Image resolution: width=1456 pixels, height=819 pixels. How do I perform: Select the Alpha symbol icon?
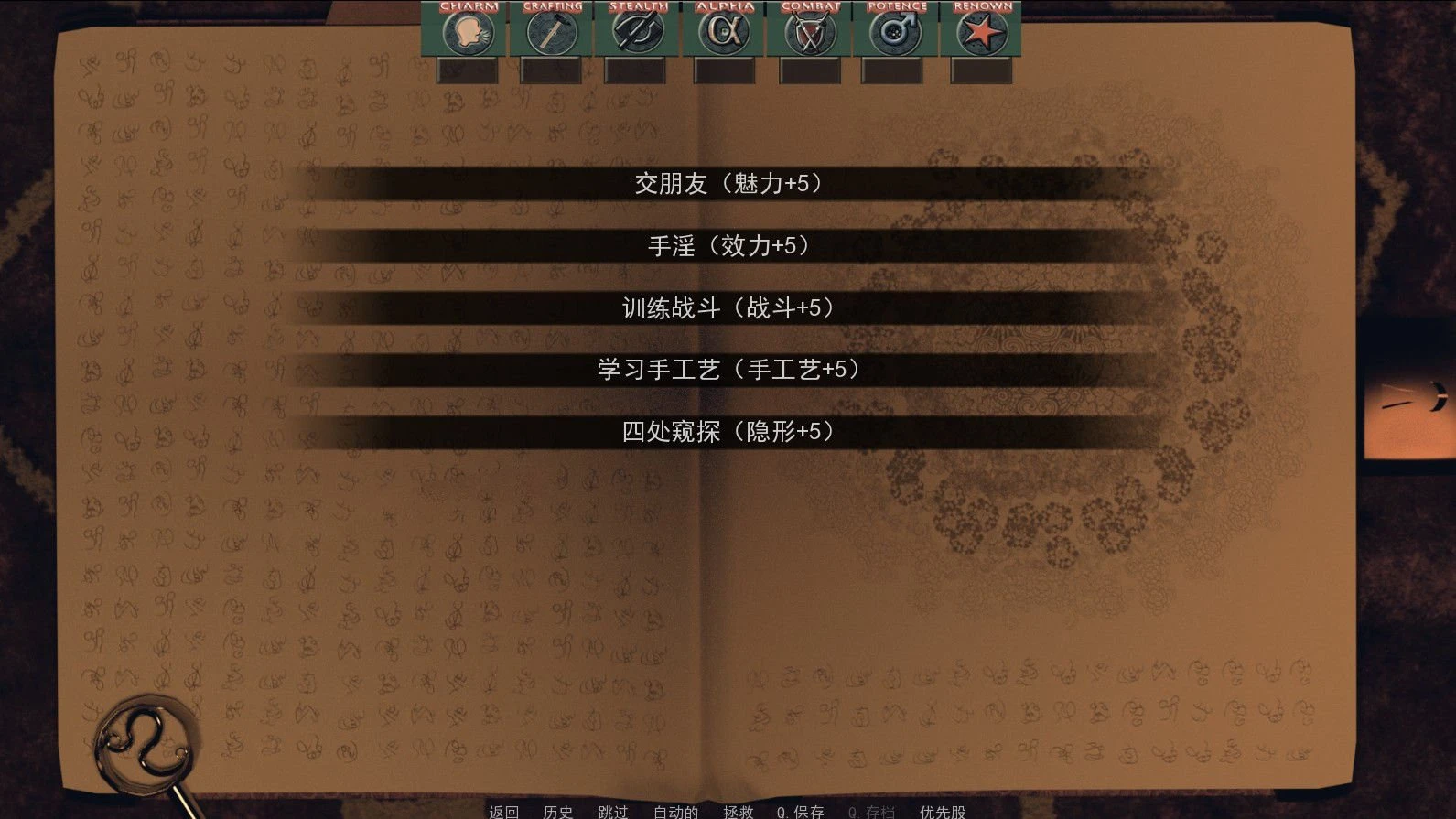[722, 33]
